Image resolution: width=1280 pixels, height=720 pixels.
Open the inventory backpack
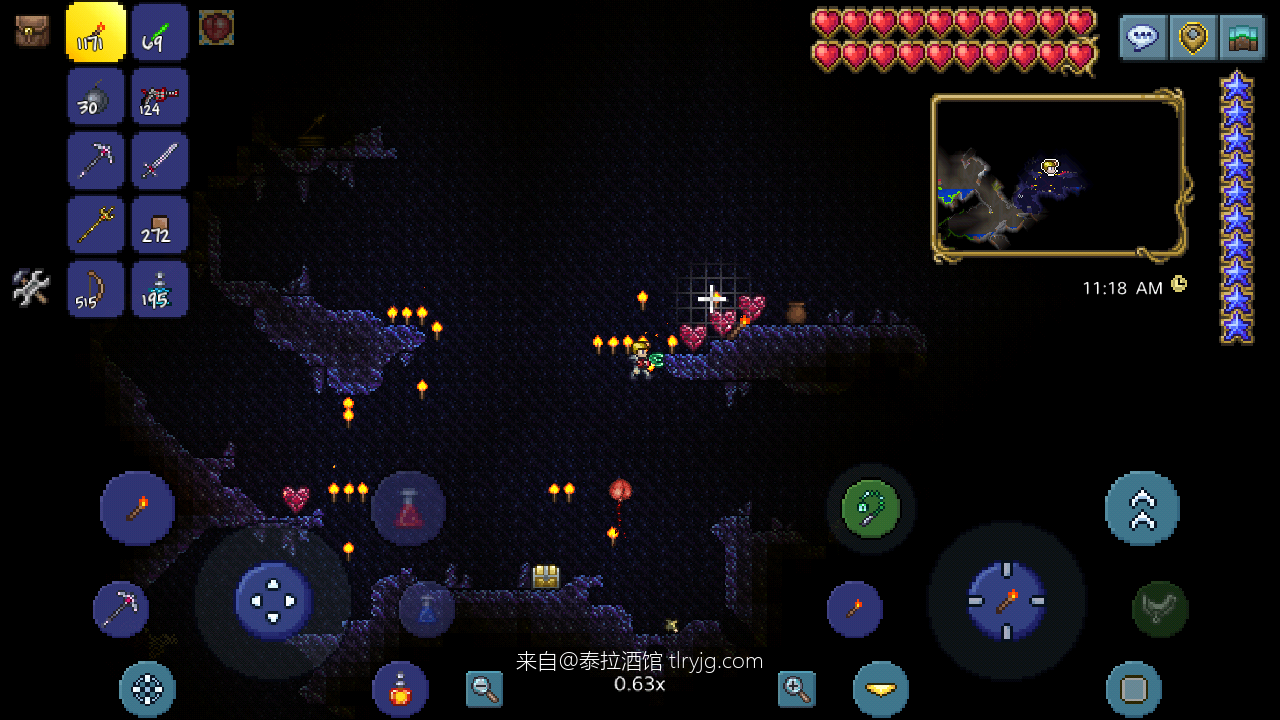pos(32,30)
